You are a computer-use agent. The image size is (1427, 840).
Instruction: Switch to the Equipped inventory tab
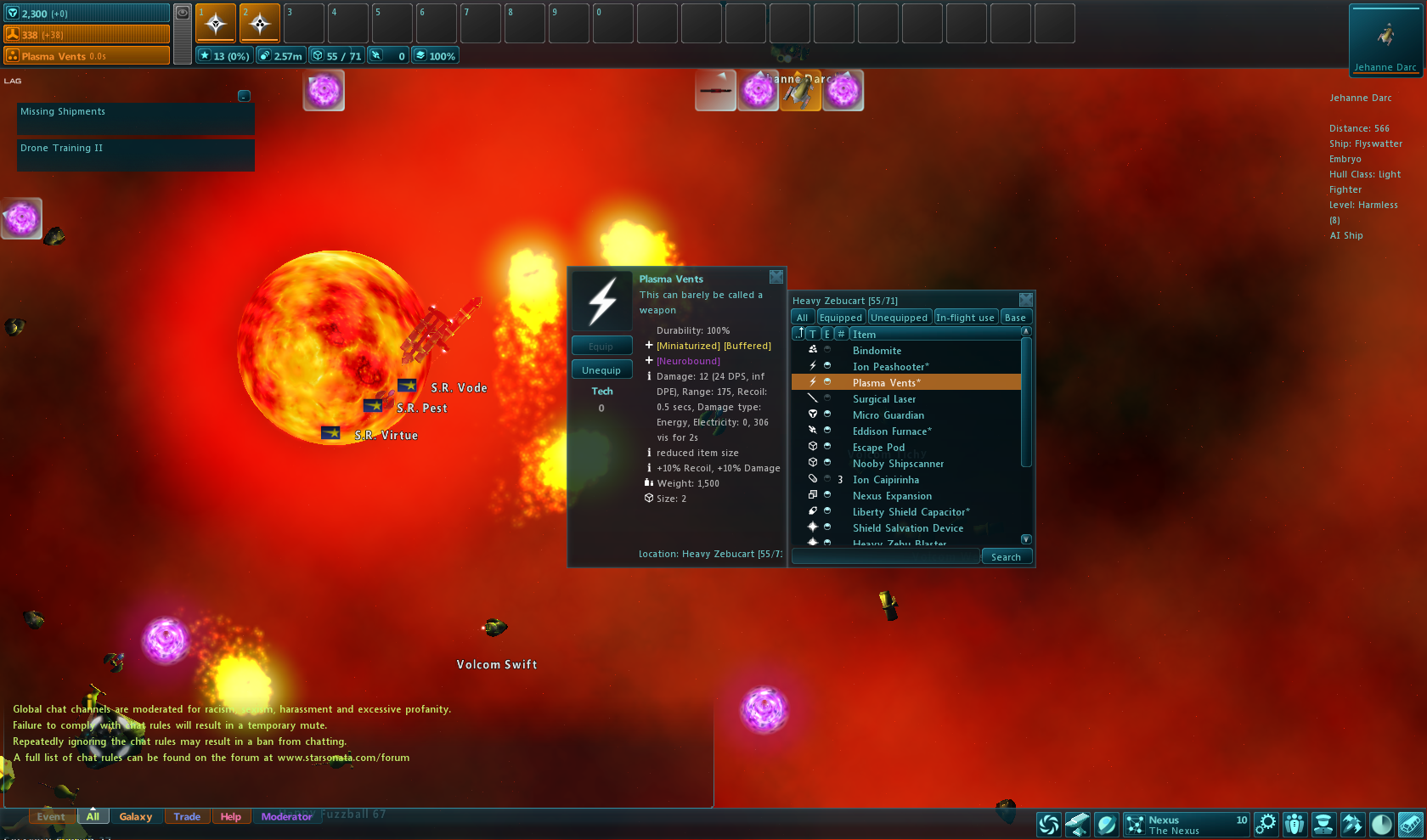(840, 318)
